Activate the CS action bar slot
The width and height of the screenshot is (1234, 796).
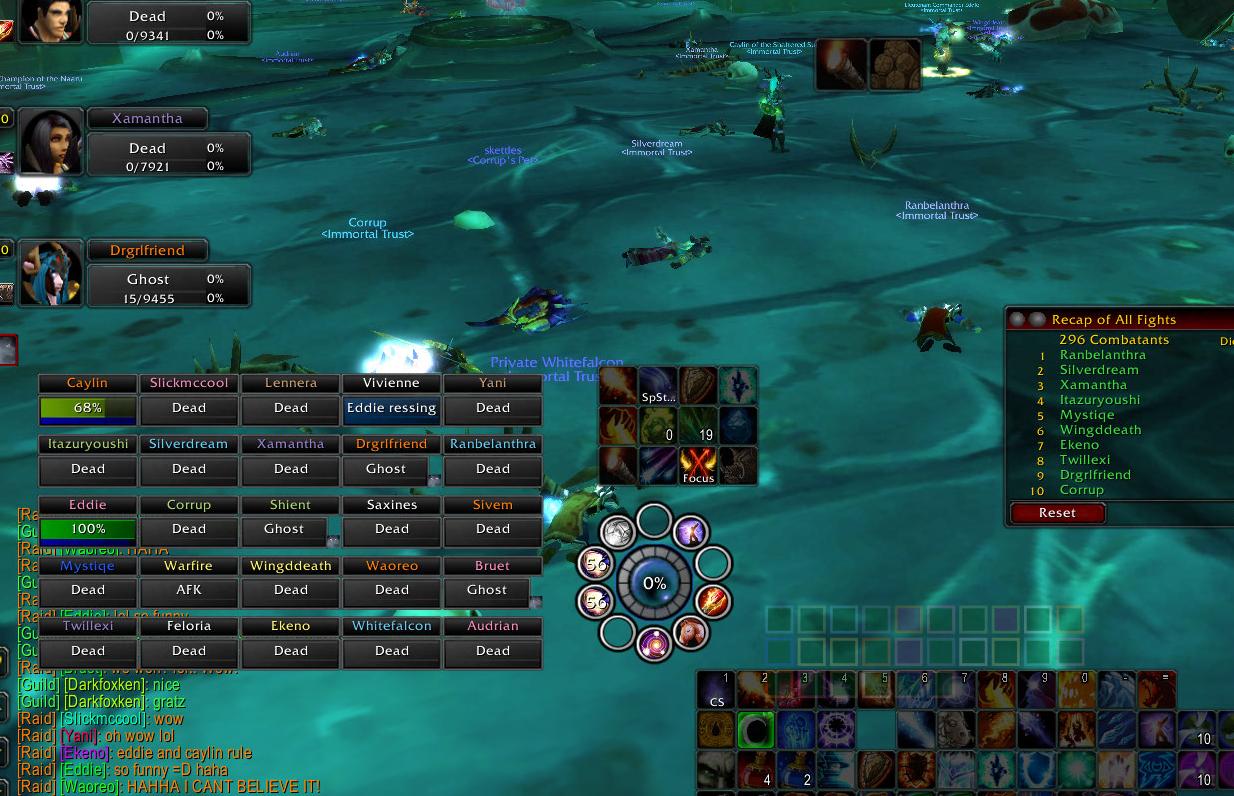click(716, 690)
